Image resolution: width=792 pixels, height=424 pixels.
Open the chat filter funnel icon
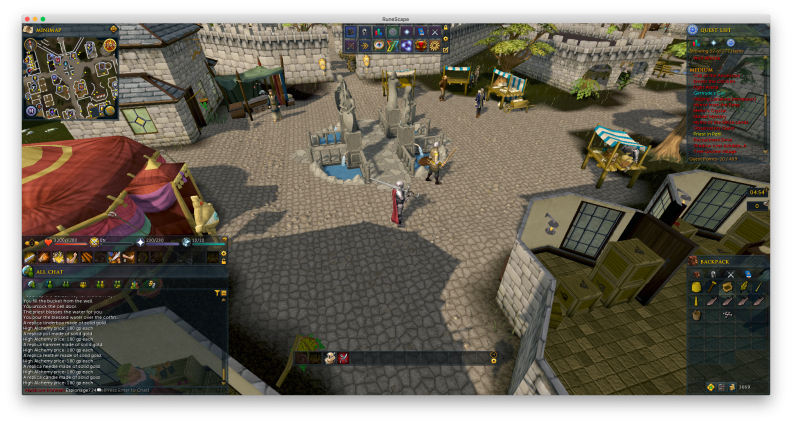coord(217,292)
